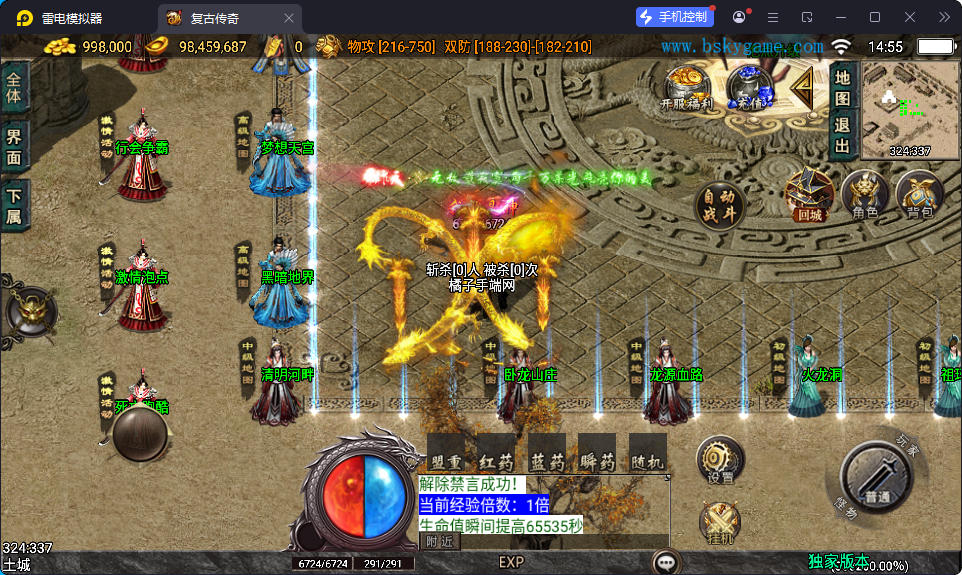Click the 退出 exit button
Viewport: 962px width, 575px height.
(842, 136)
